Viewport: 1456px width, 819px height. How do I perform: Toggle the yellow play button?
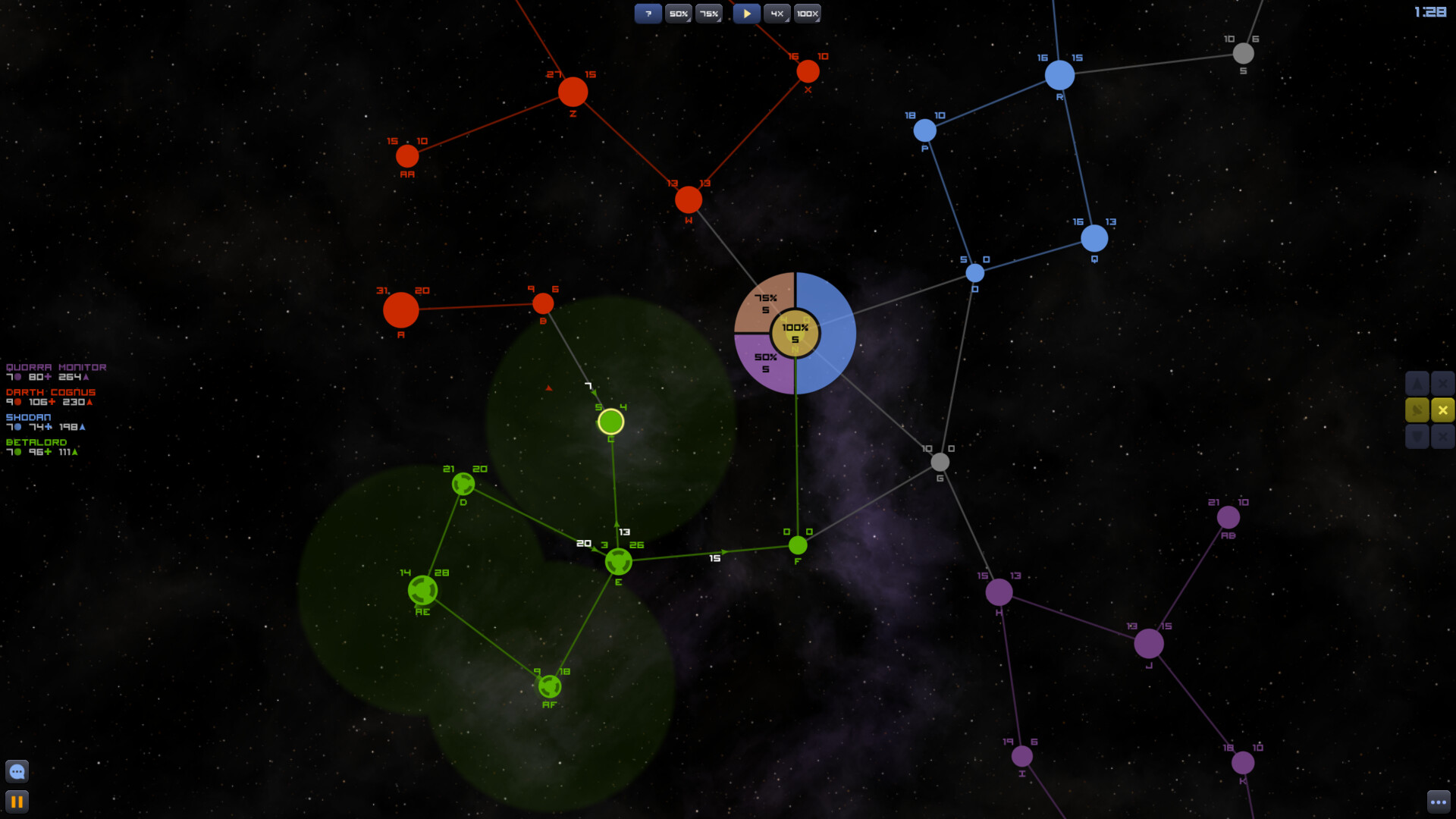point(746,13)
